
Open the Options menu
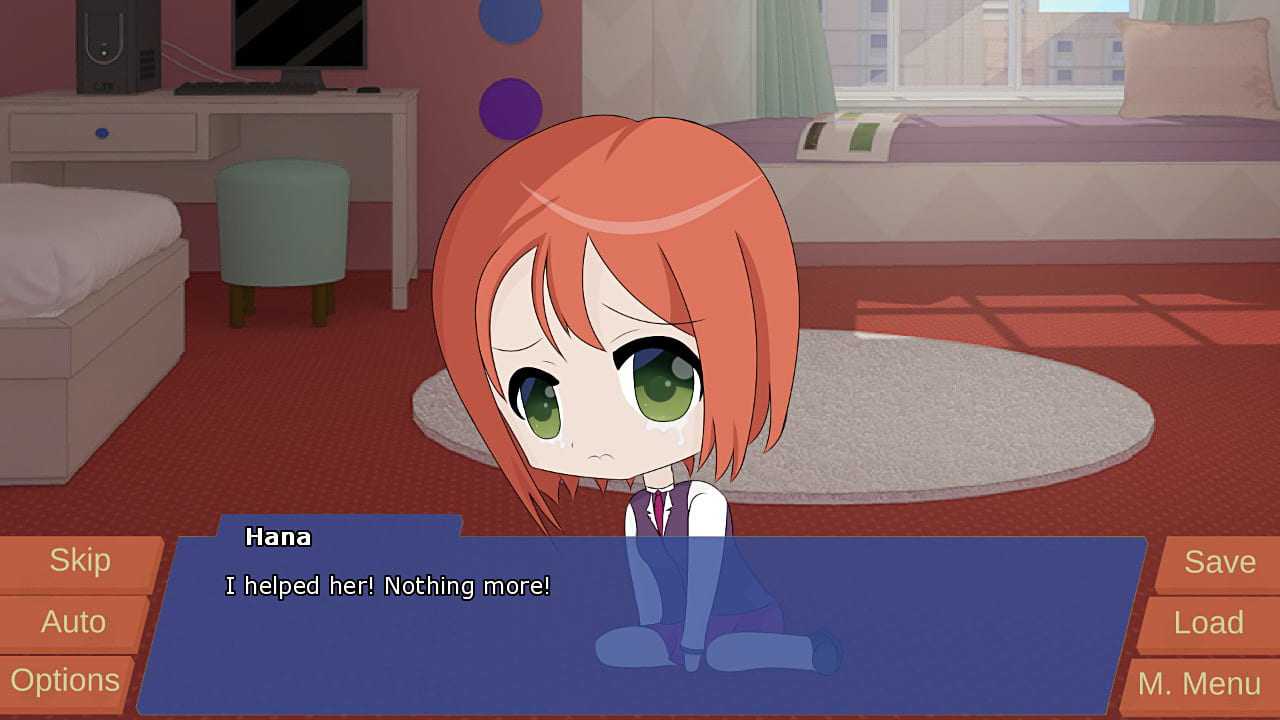[x=65, y=682]
